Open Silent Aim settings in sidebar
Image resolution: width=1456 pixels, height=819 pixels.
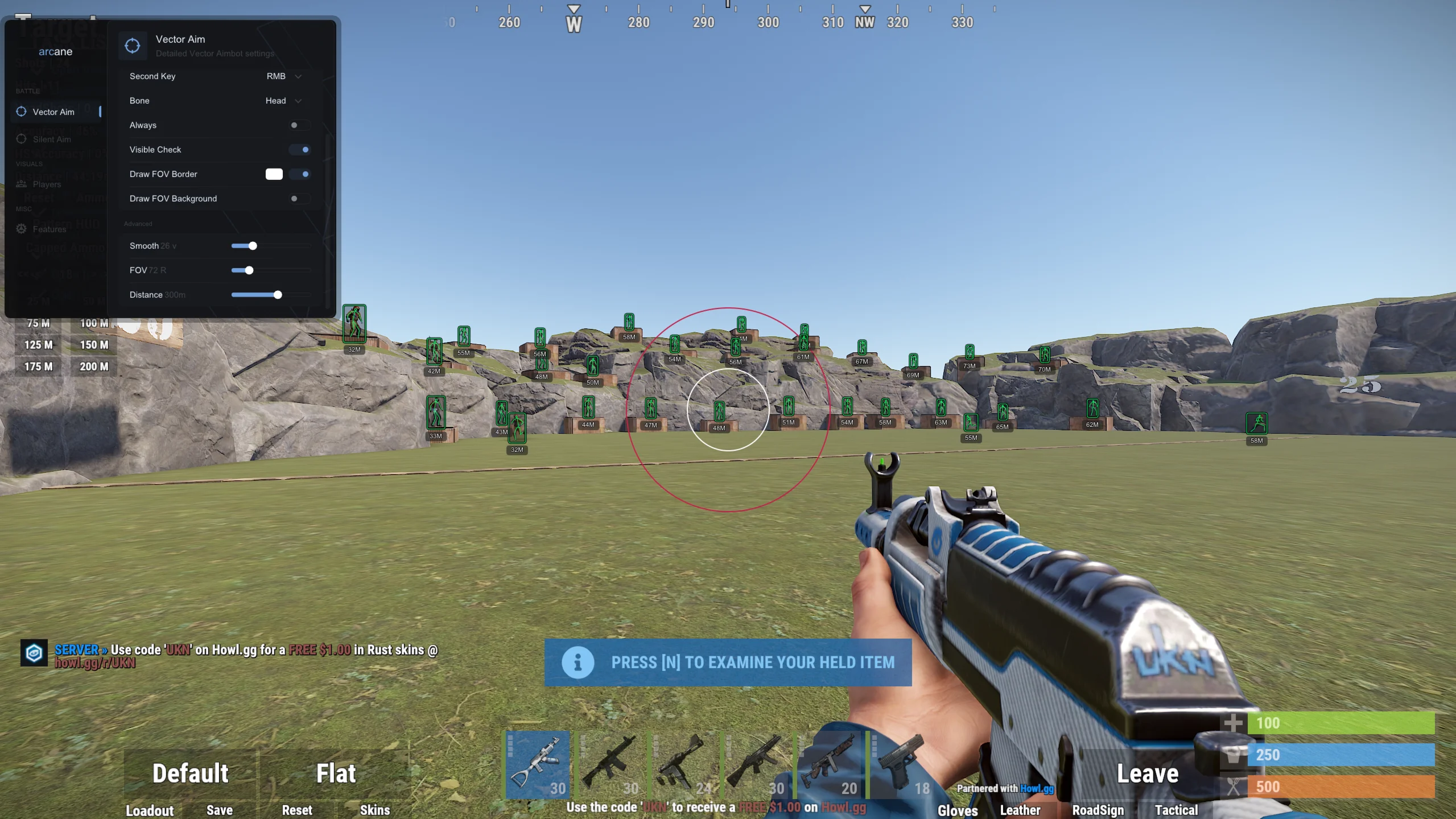52,139
